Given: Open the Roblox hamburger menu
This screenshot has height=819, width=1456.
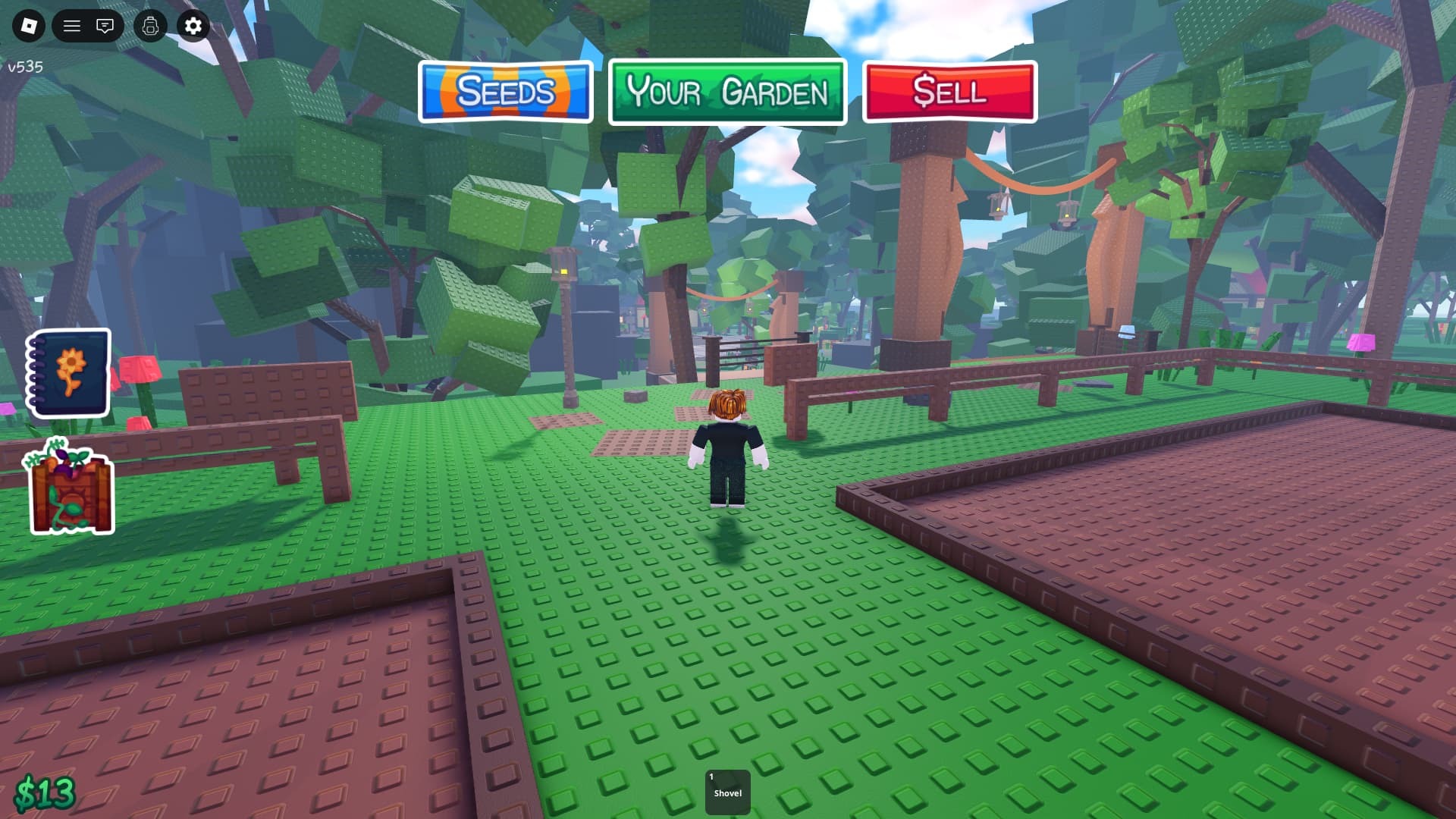Looking at the screenshot, I should 72,26.
